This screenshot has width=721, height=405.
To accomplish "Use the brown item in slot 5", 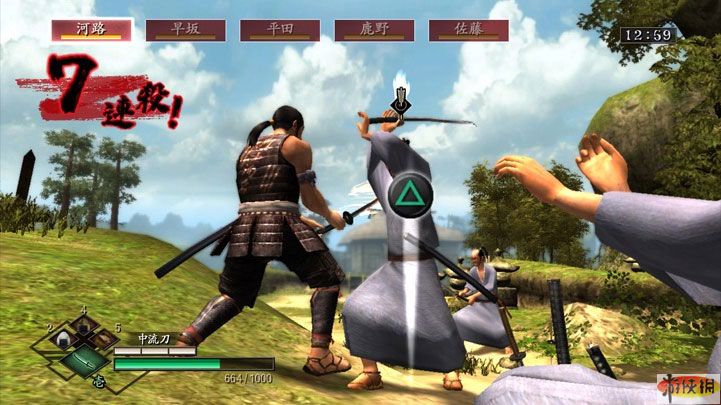I will (x=105, y=342).
